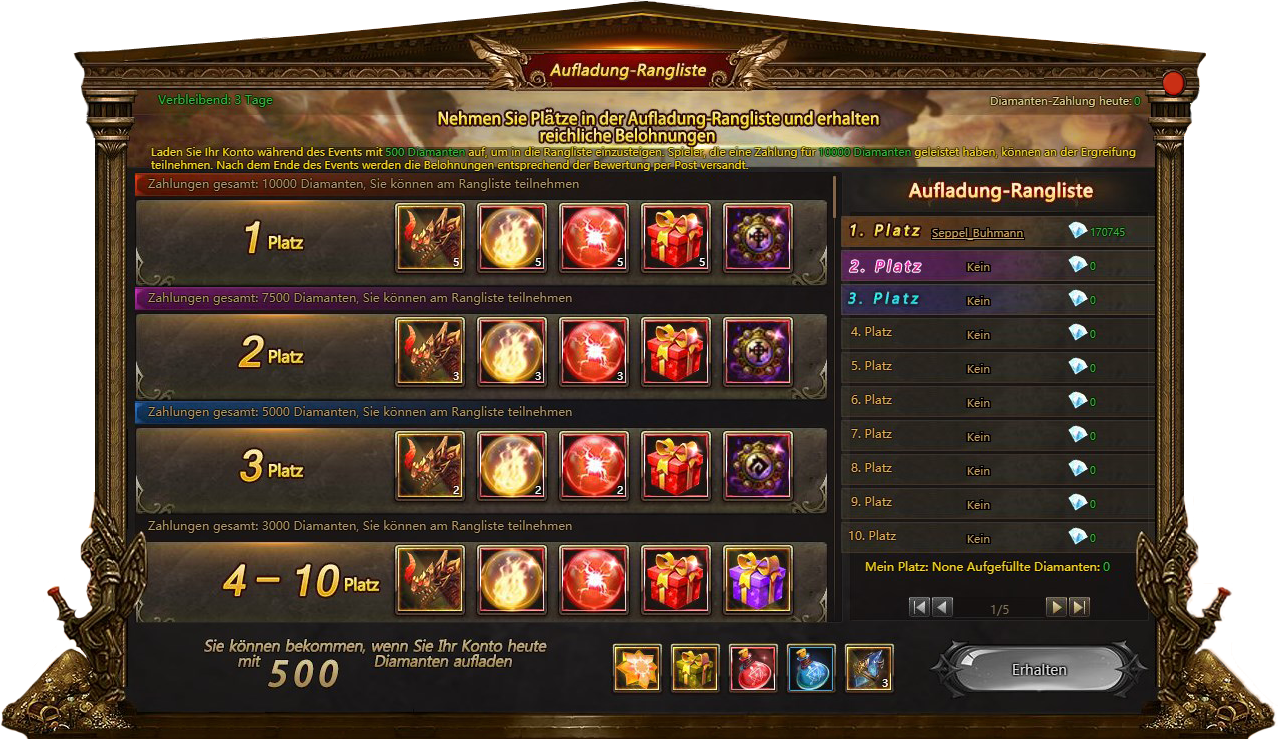This screenshot has height=739, width=1278.
Task: Inspect the blue crystal reward with count 3
Action: (869, 668)
